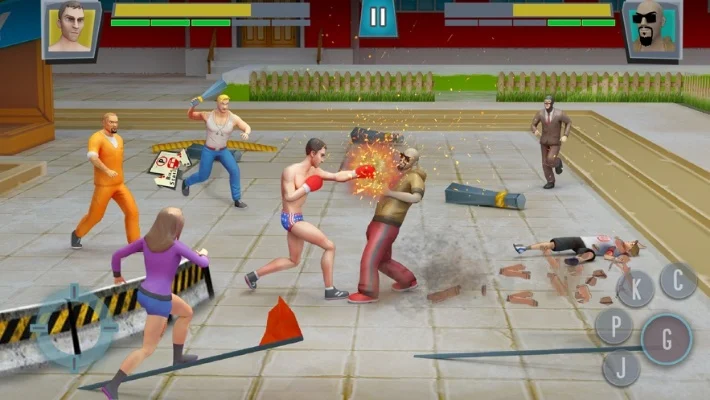Screen dimensions: 710x400
Task: Pause the fight with the pause button
Action: (x=378, y=17)
